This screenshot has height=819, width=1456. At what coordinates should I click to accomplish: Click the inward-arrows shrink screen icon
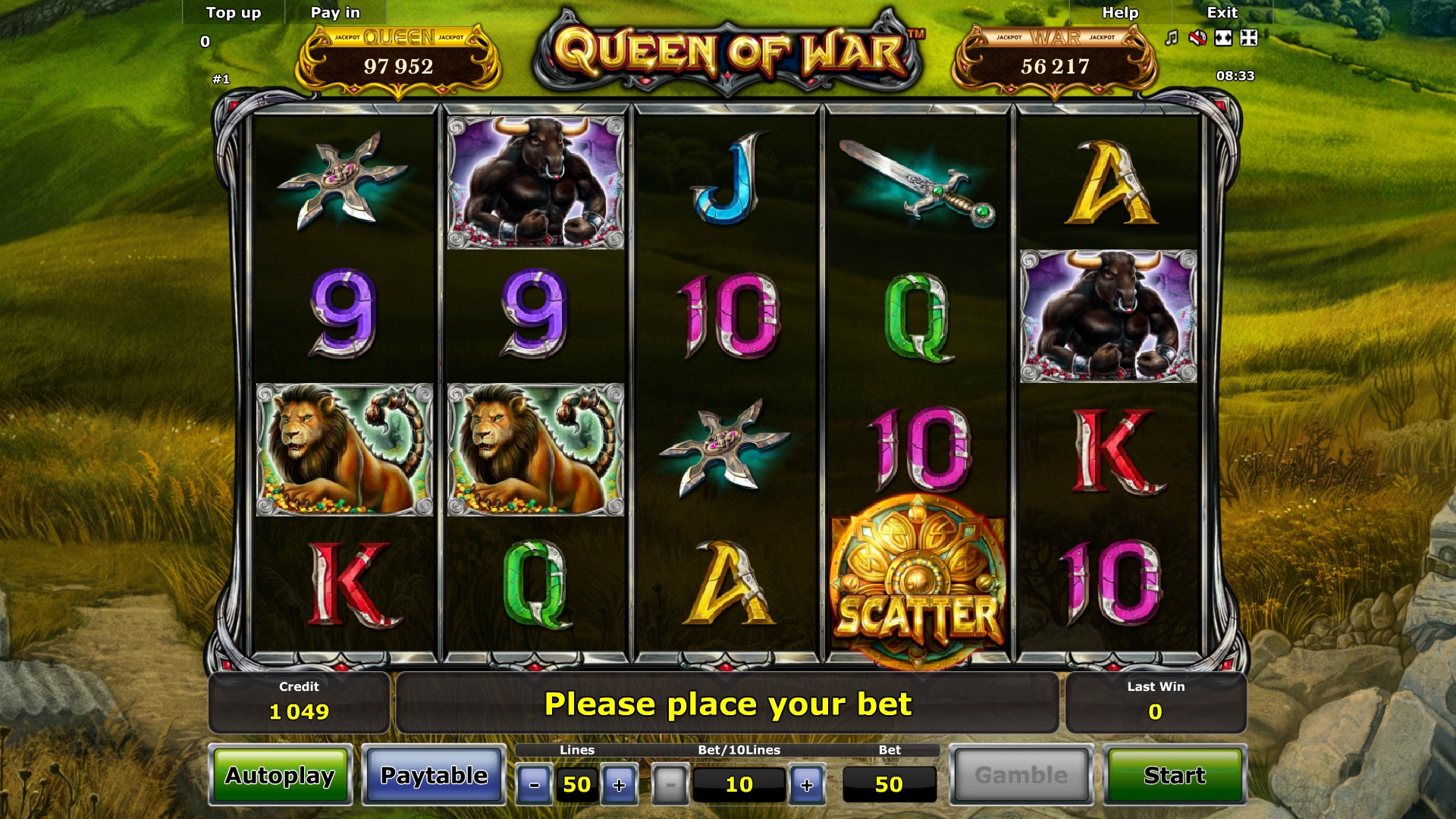[1249, 38]
